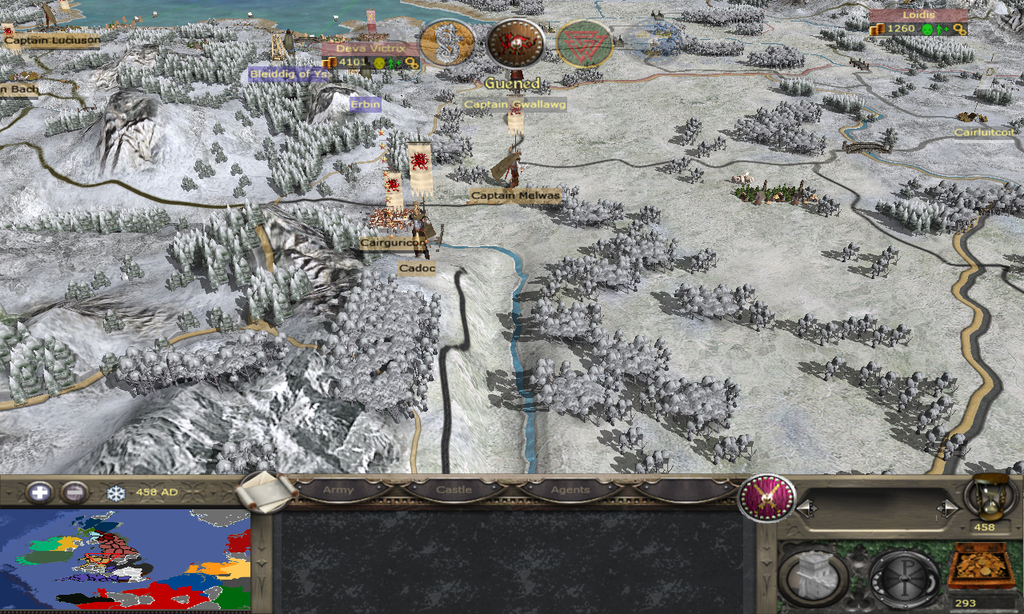Select previous item with left arrow

pyautogui.click(x=806, y=509)
